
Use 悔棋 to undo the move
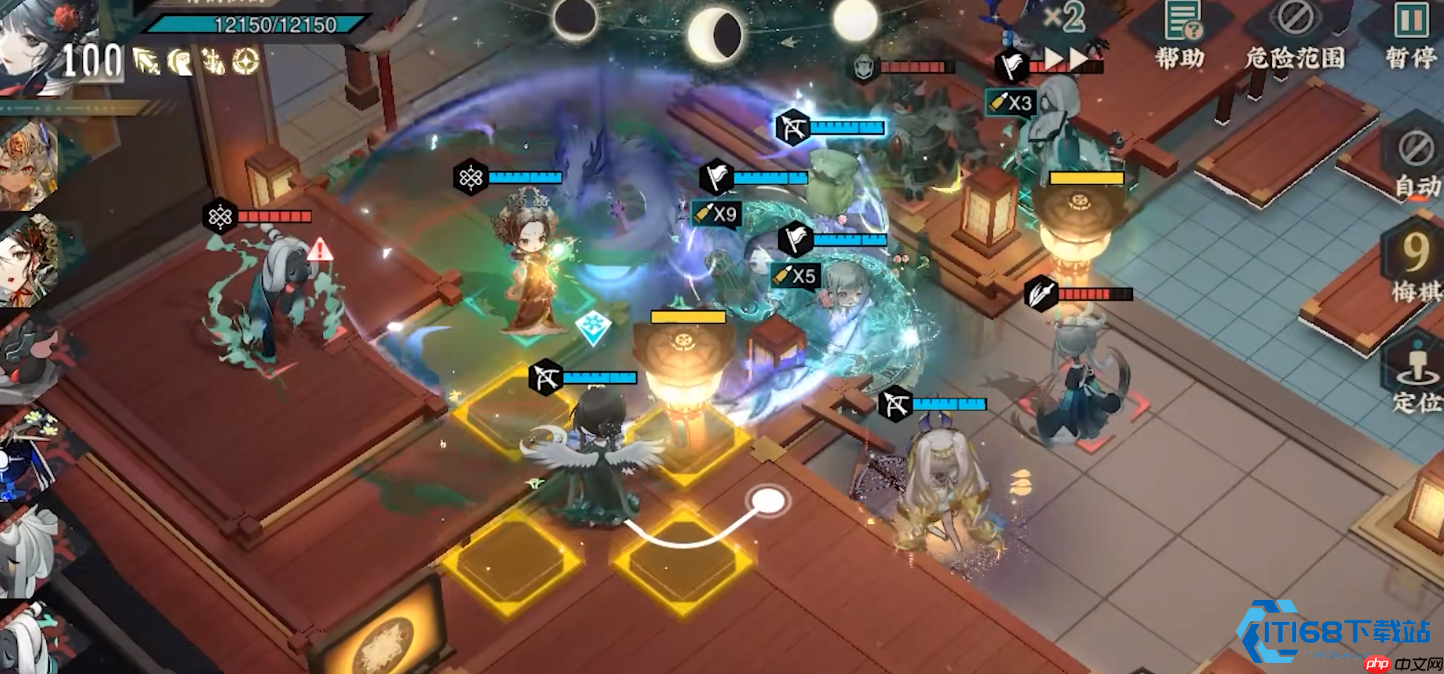click(1416, 265)
